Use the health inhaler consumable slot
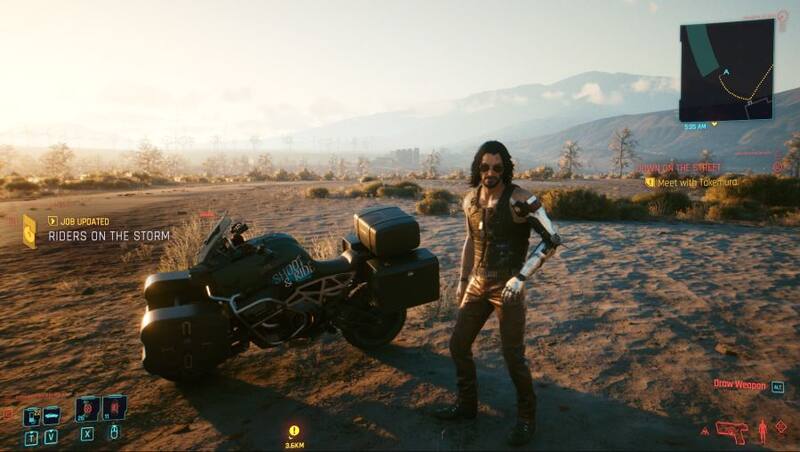800x452 pixels. tap(87, 408)
